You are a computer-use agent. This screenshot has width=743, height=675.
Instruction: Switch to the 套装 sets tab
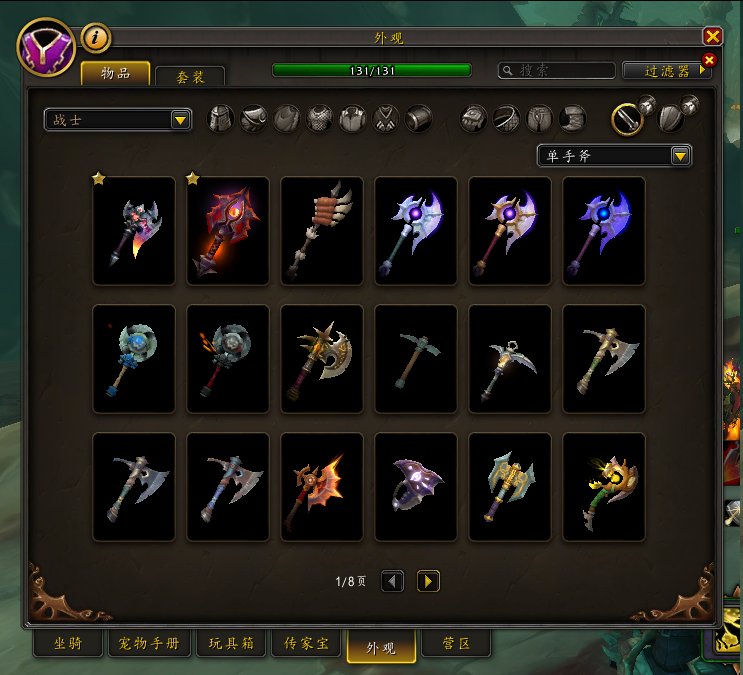(x=190, y=76)
